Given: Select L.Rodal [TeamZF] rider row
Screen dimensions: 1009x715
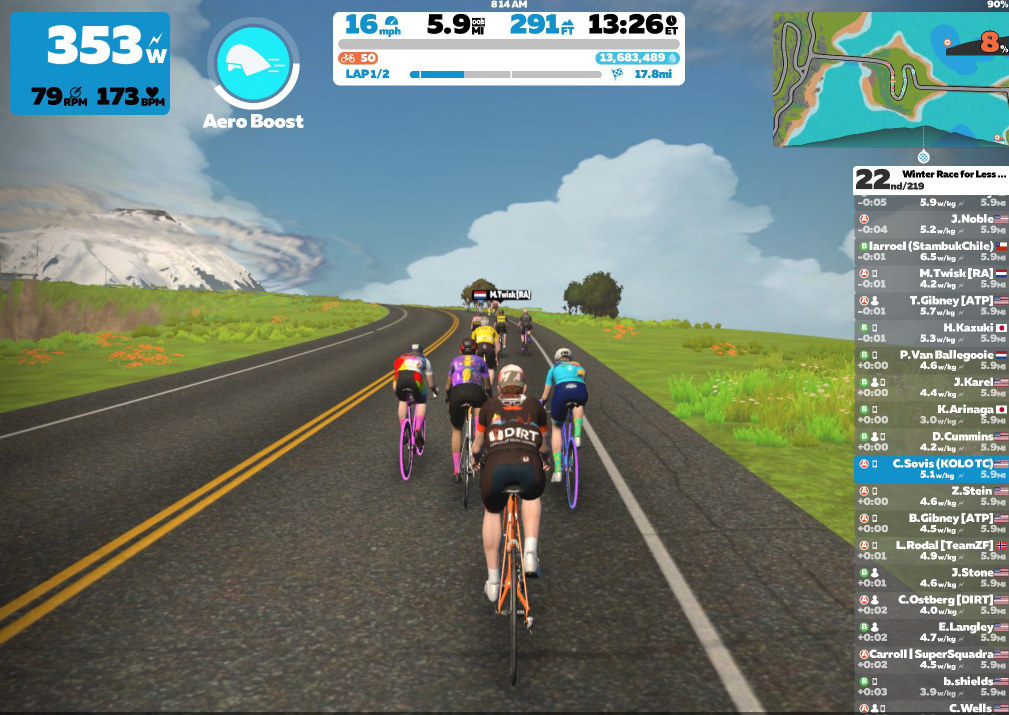Looking at the screenshot, I should coord(932,550).
